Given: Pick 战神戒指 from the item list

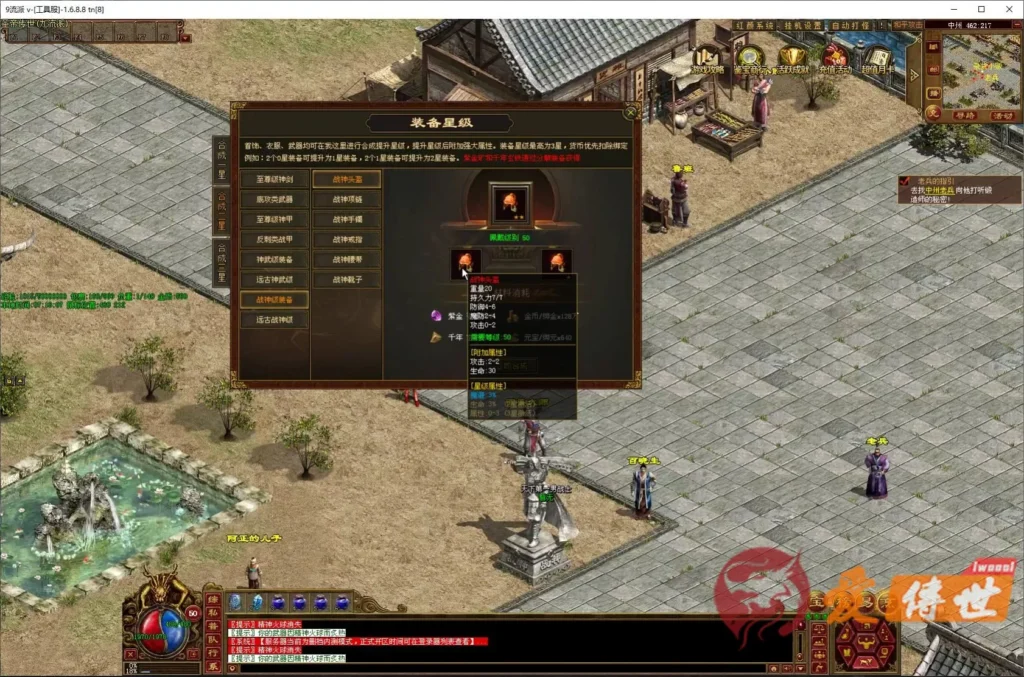Looking at the screenshot, I should (x=347, y=240).
